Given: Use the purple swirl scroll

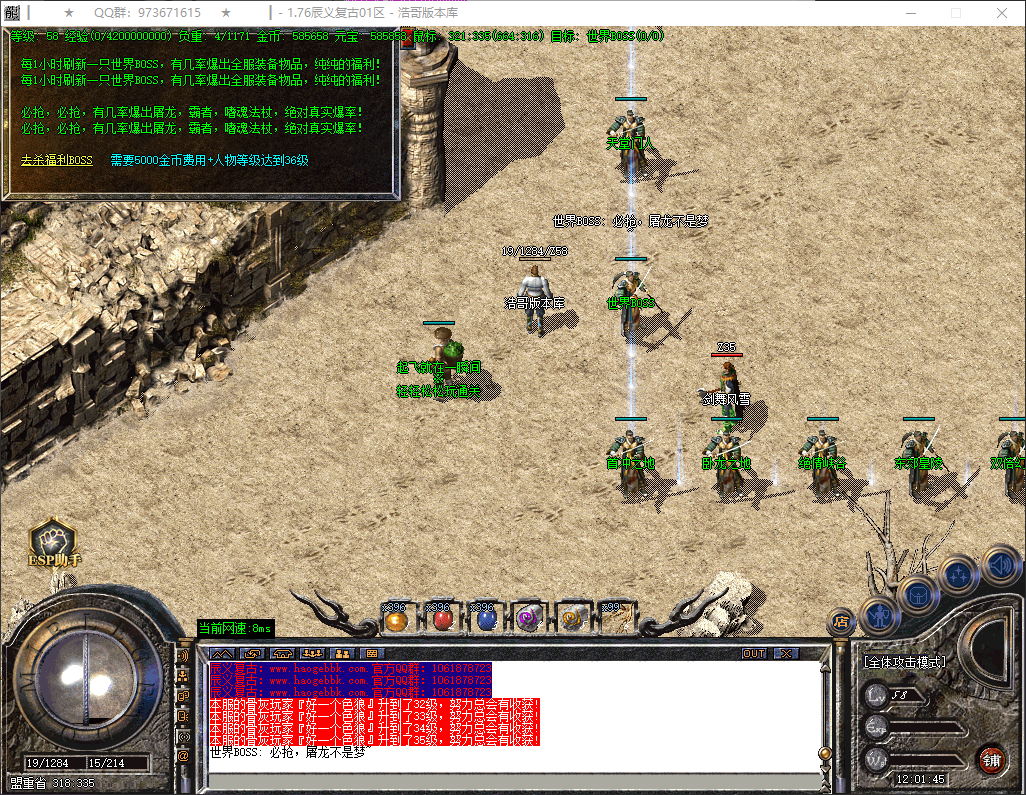Looking at the screenshot, I should 528,619.
